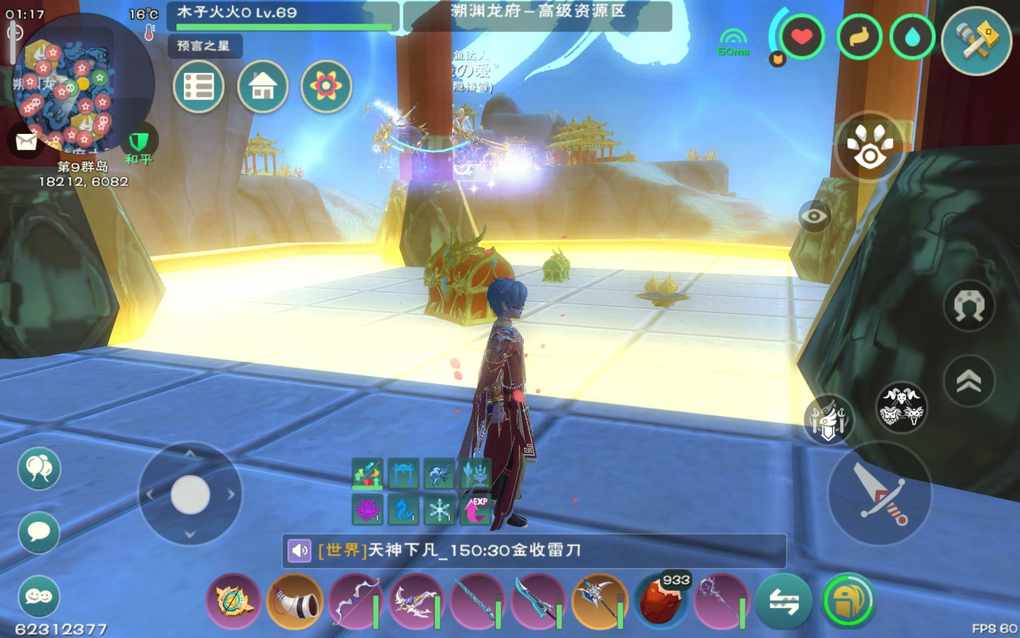
Task: Attack with the sword button
Action: pos(879,494)
